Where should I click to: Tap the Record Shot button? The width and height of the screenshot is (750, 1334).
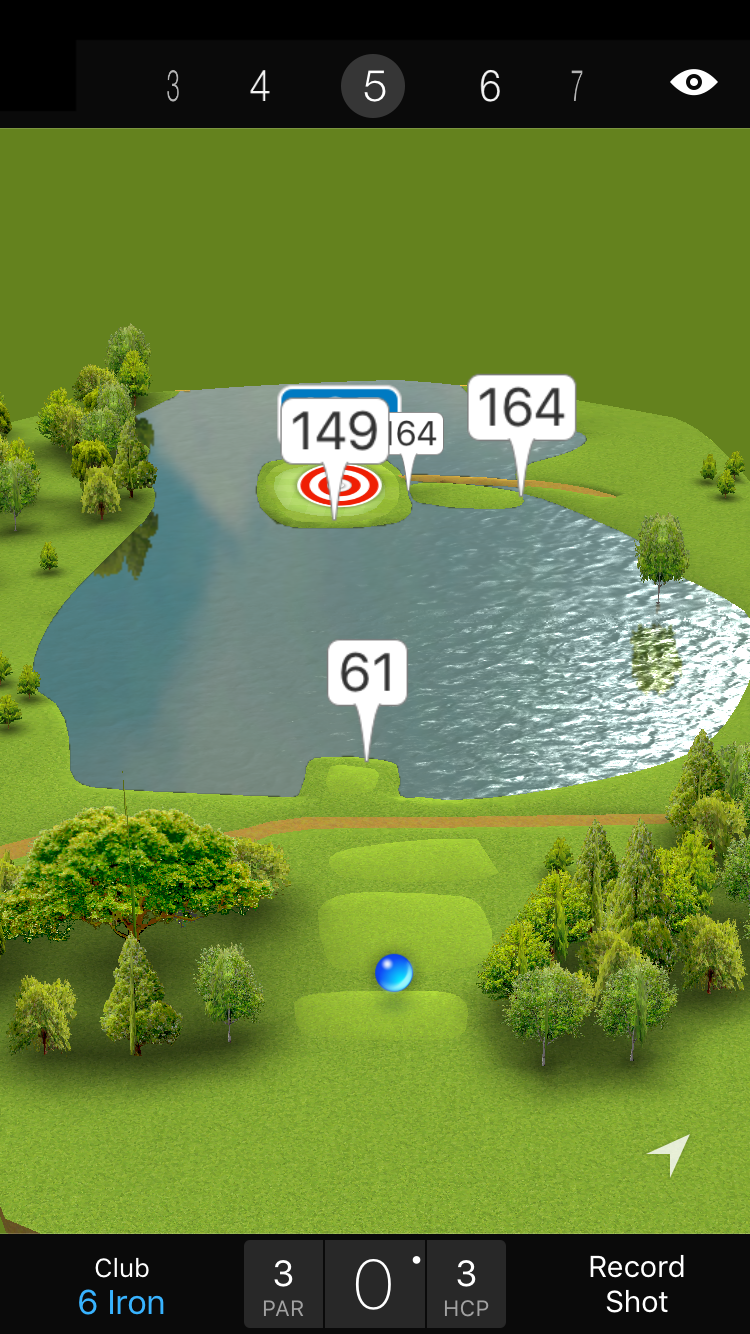click(636, 1284)
